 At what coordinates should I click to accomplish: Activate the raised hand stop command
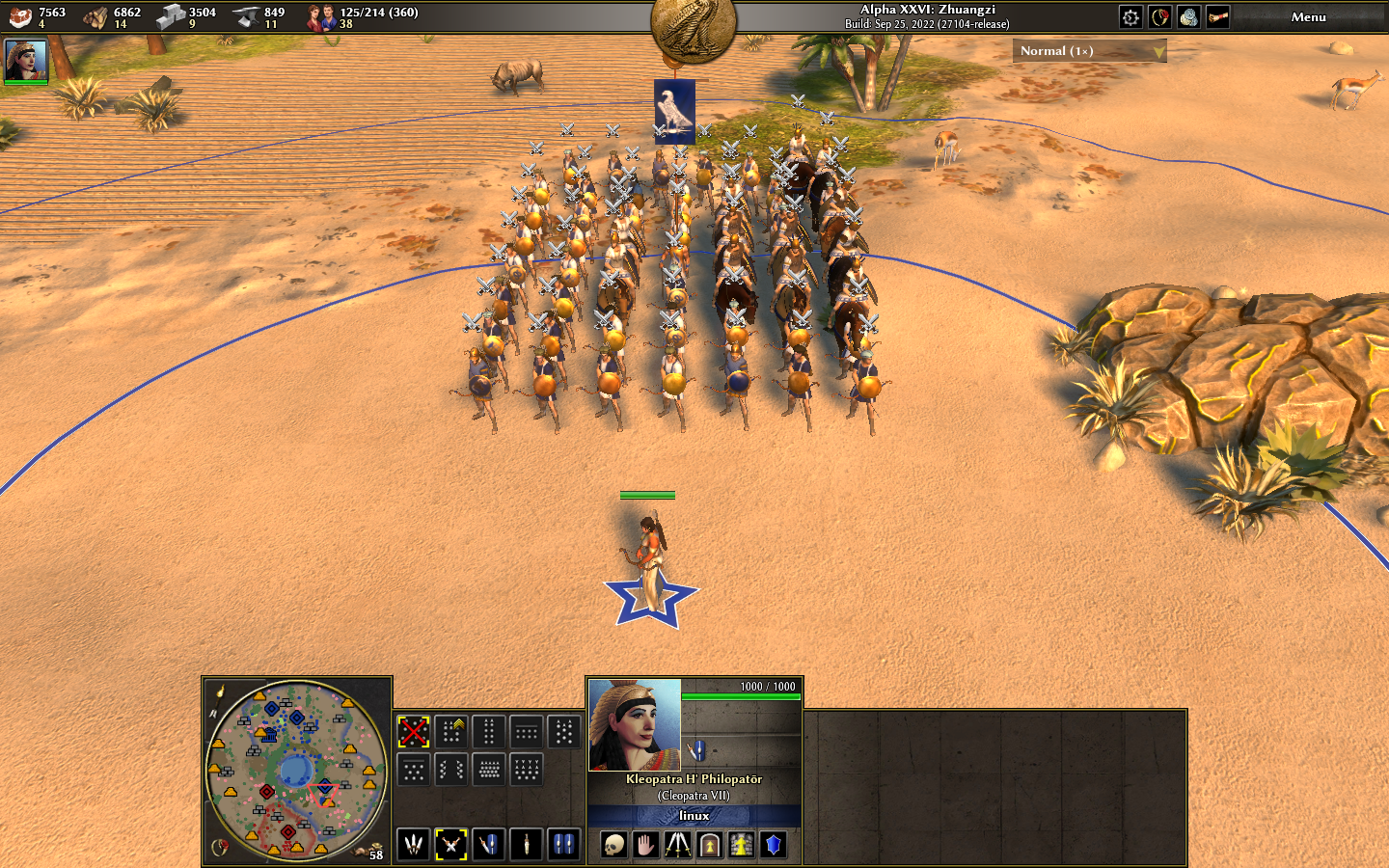coord(645,846)
